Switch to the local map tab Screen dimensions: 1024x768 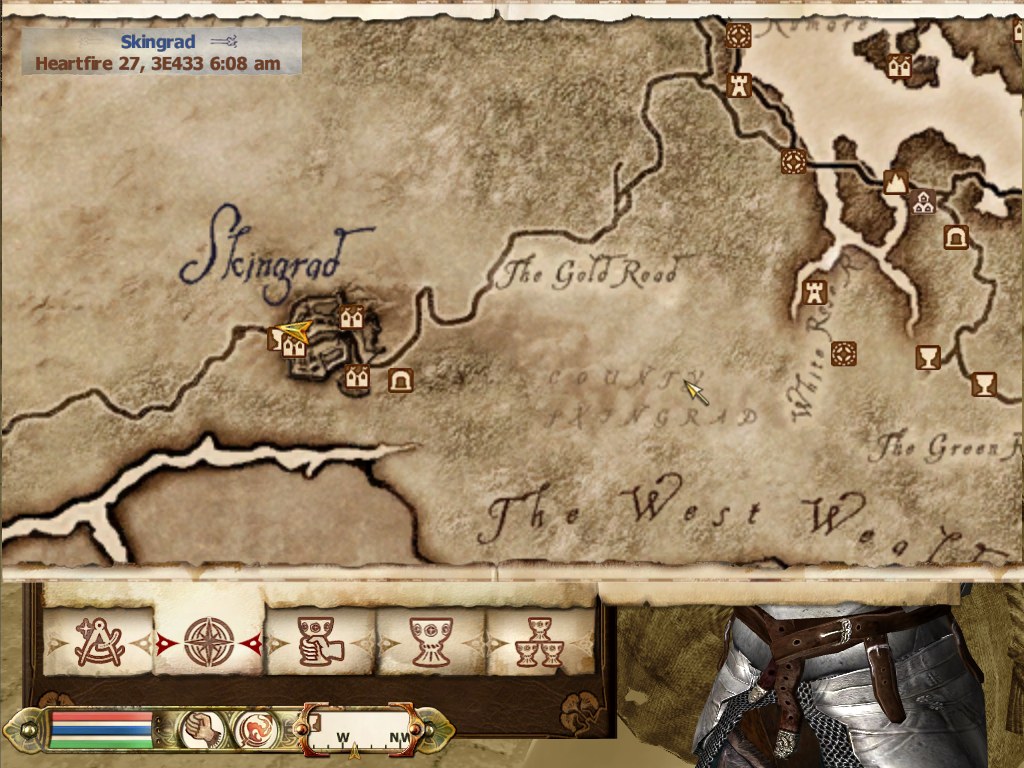99,642
